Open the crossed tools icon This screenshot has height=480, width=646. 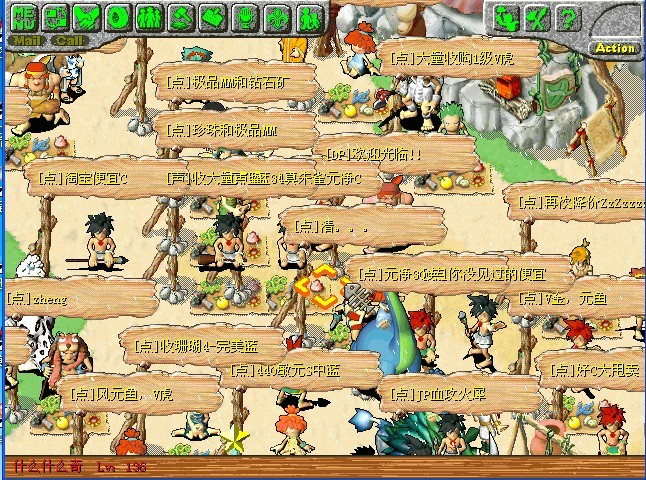(x=538, y=18)
